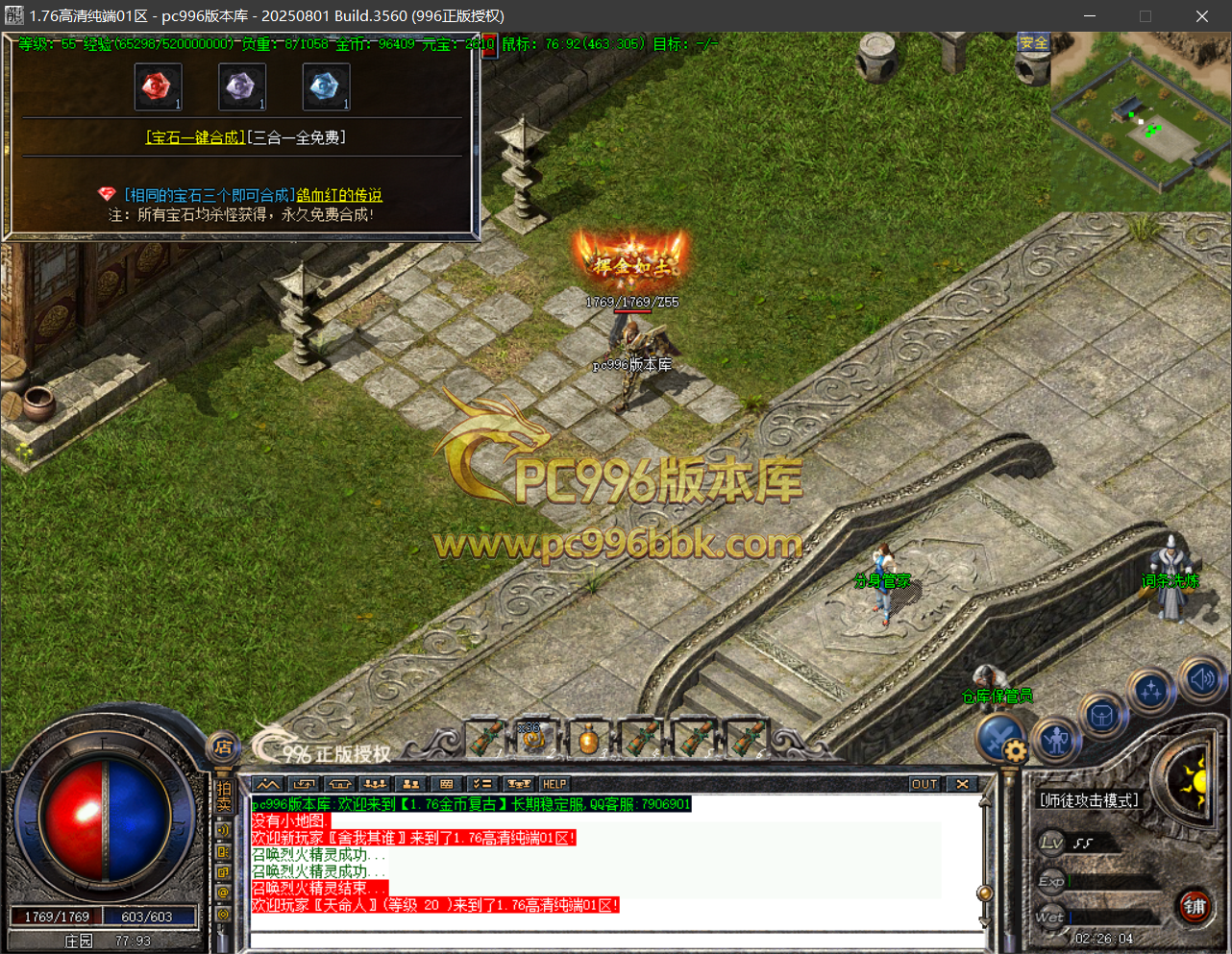The image size is (1232, 954).
Task: Open the red 铺 stall button
Action: click(x=1195, y=906)
